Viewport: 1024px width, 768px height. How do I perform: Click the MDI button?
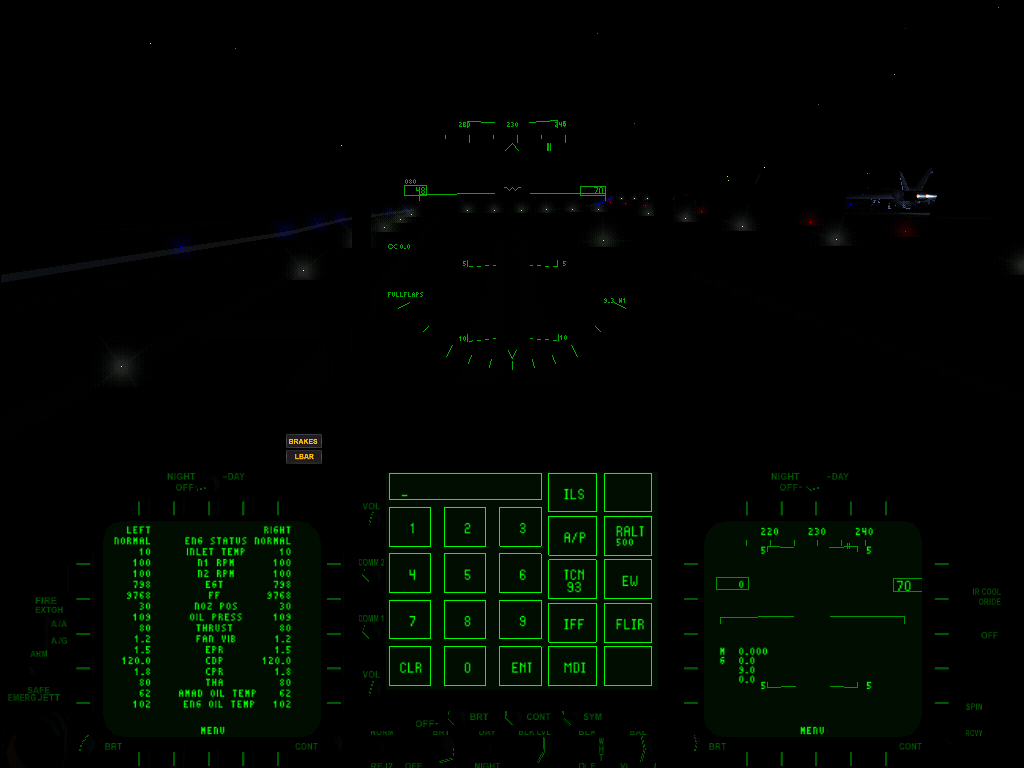(572, 667)
